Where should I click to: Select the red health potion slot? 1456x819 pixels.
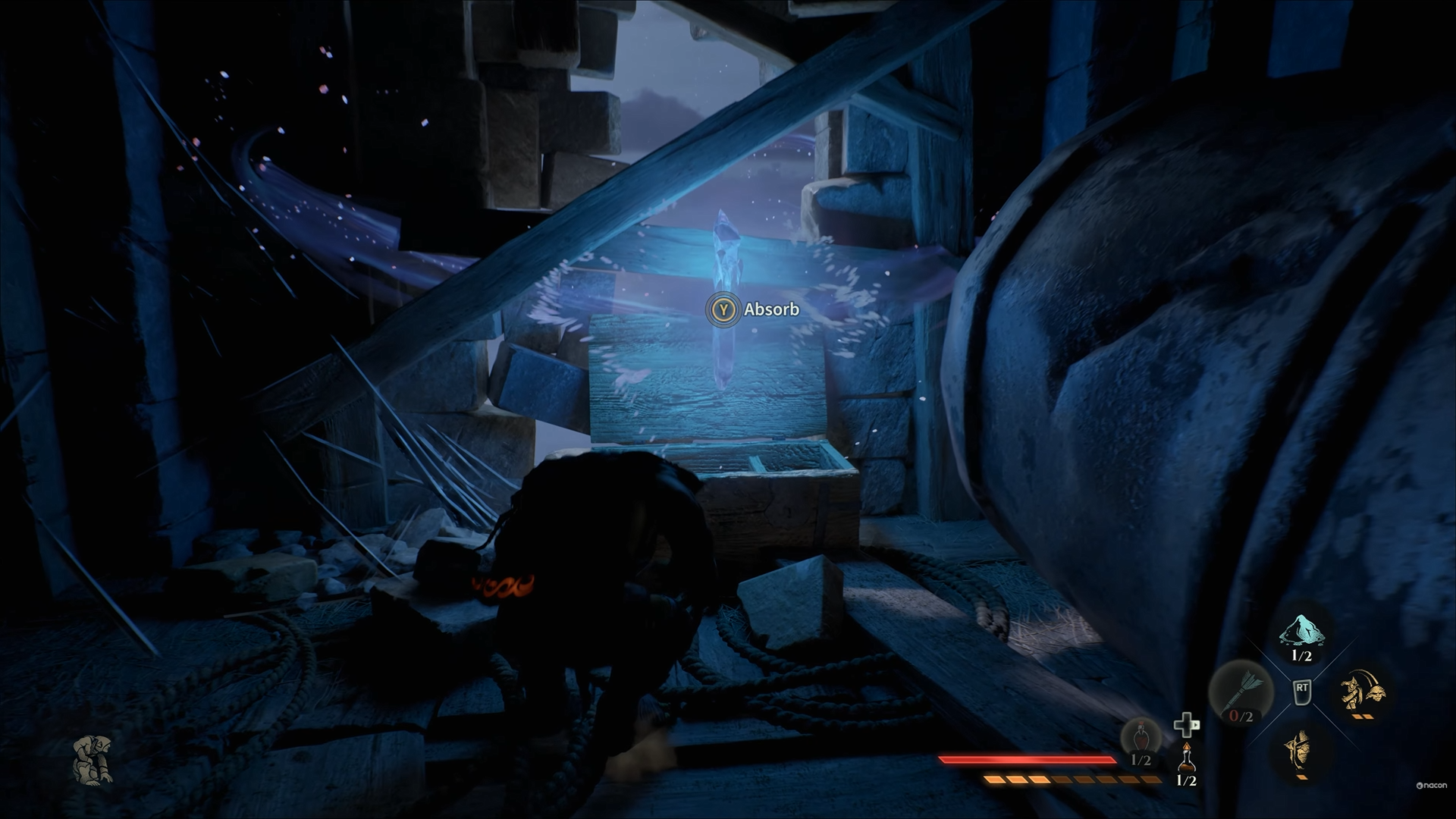pyautogui.click(x=1141, y=738)
